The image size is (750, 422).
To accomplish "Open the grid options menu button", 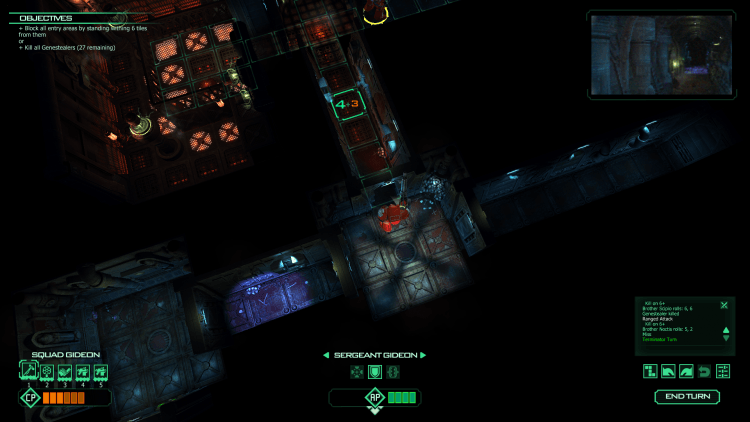I will click(723, 371).
